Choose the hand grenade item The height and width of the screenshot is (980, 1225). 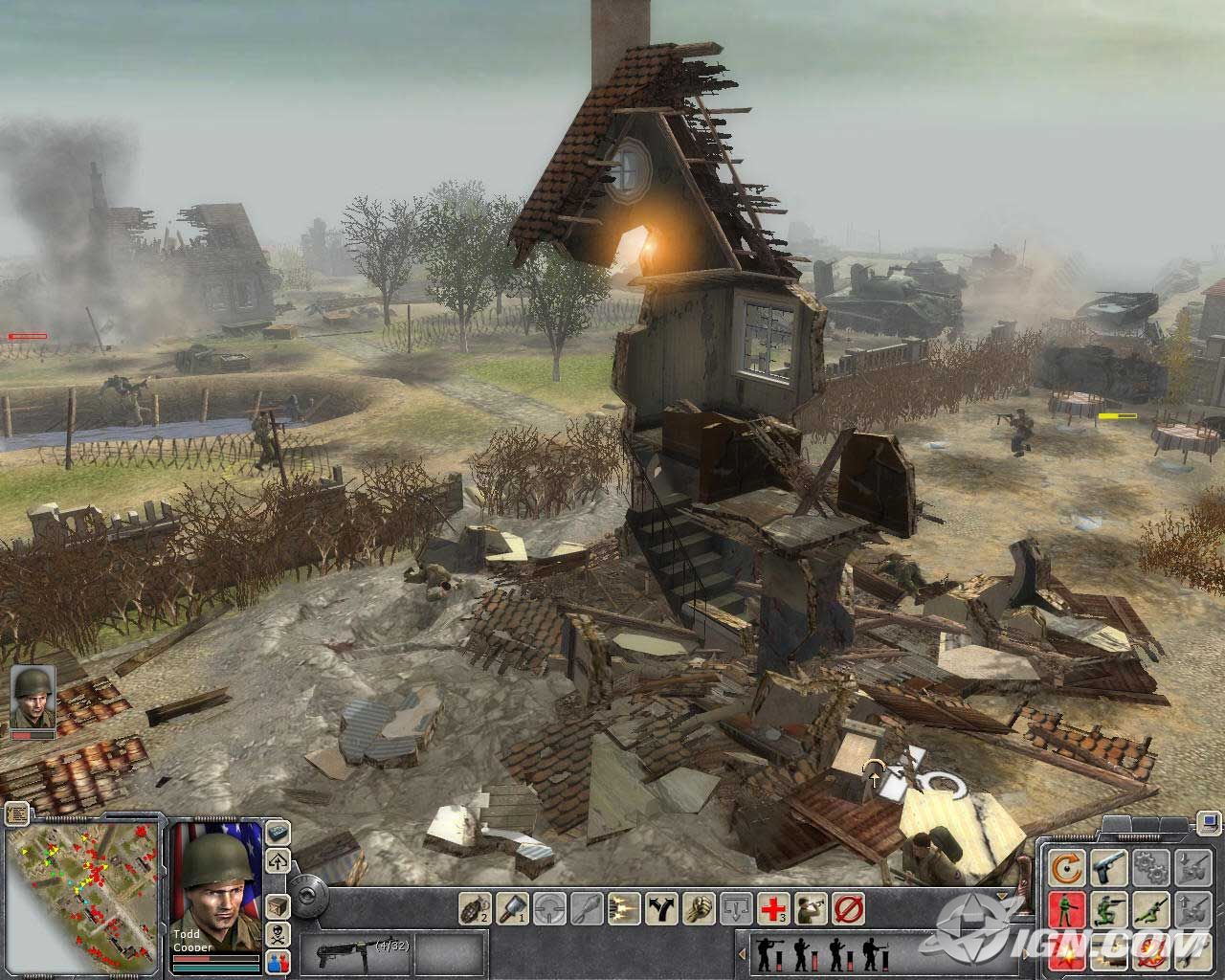(475, 906)
